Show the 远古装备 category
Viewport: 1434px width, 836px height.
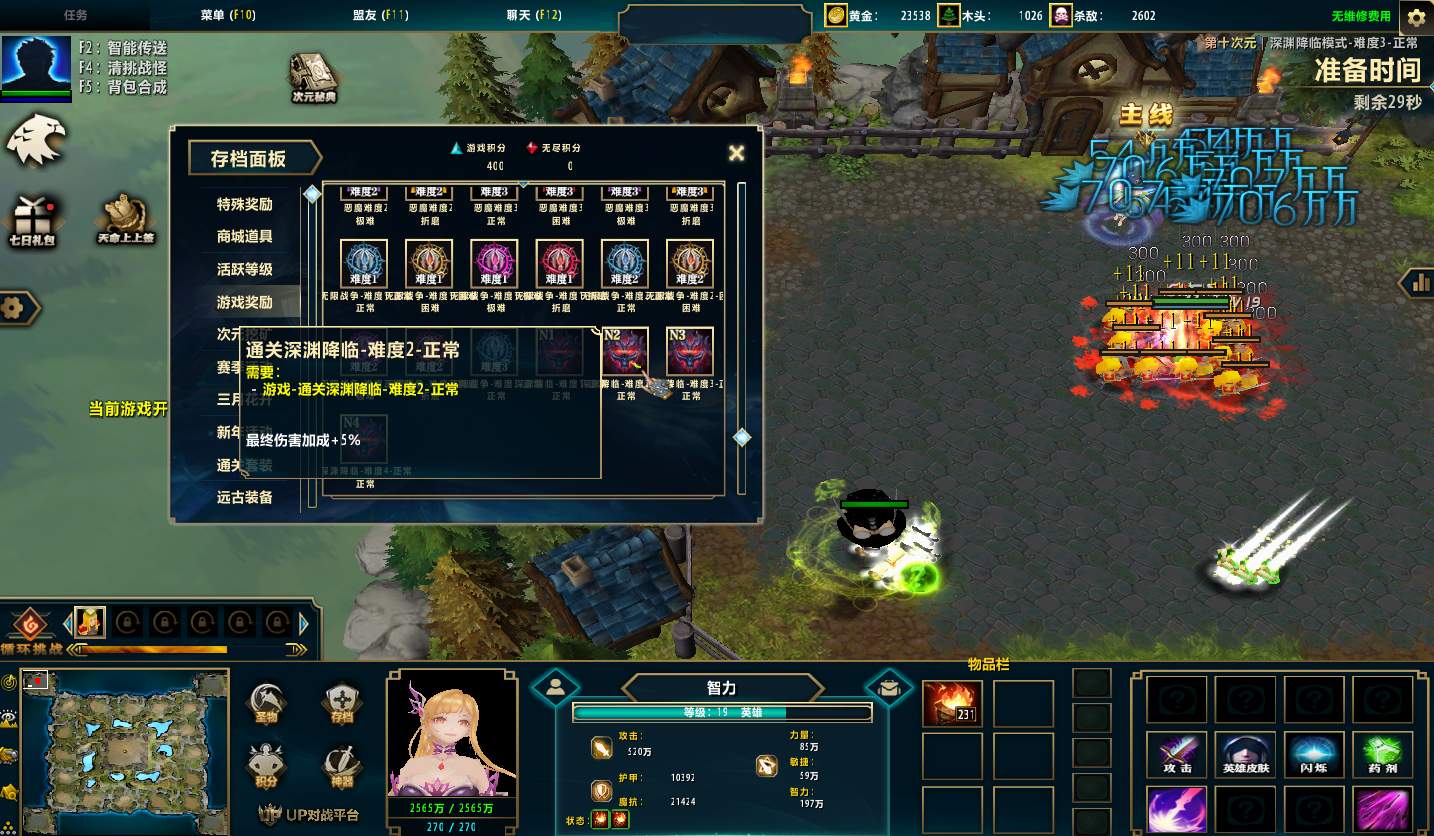coord(245,497)
